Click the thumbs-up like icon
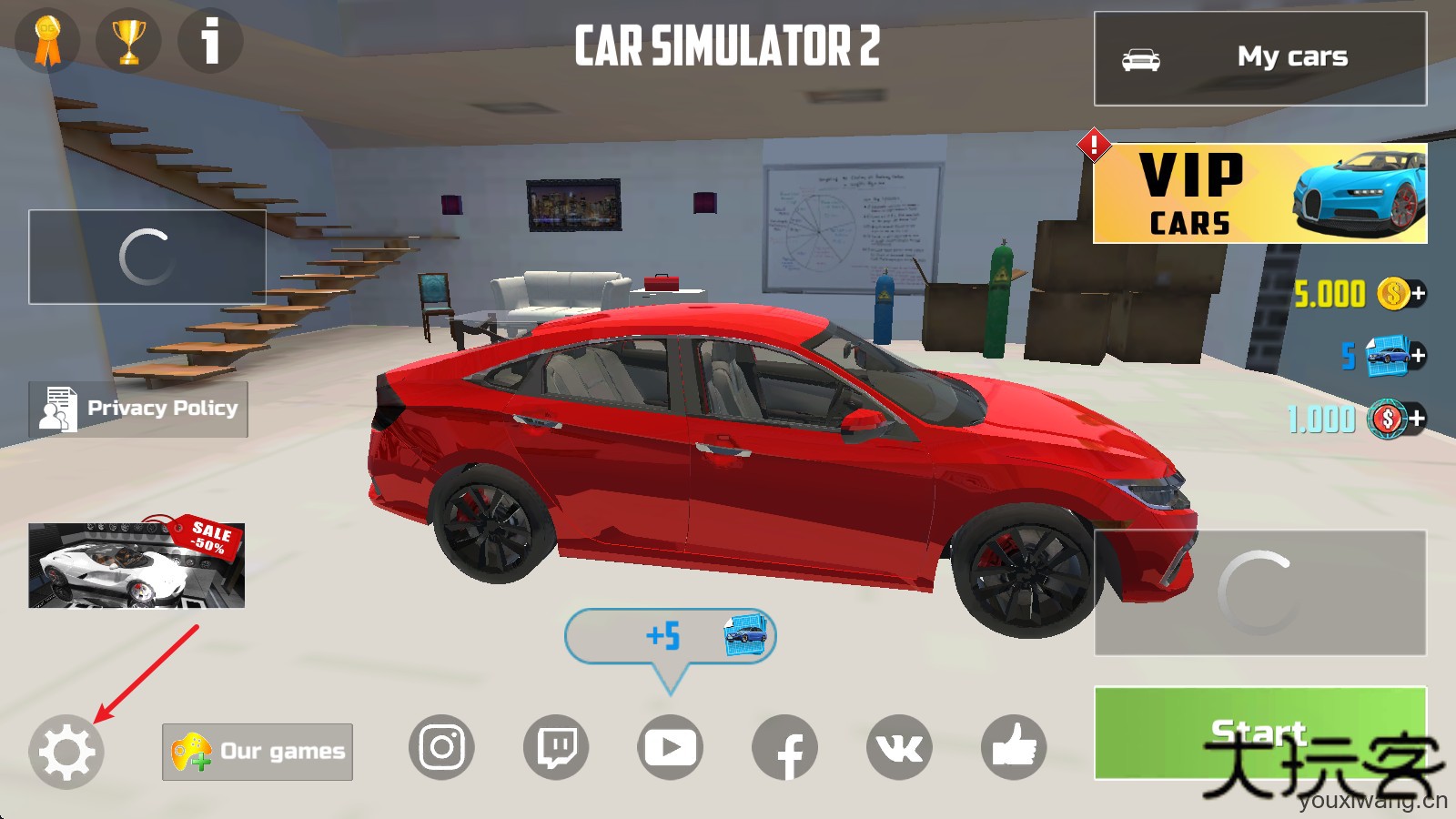1456x819 pixels. click(1014, 748)
